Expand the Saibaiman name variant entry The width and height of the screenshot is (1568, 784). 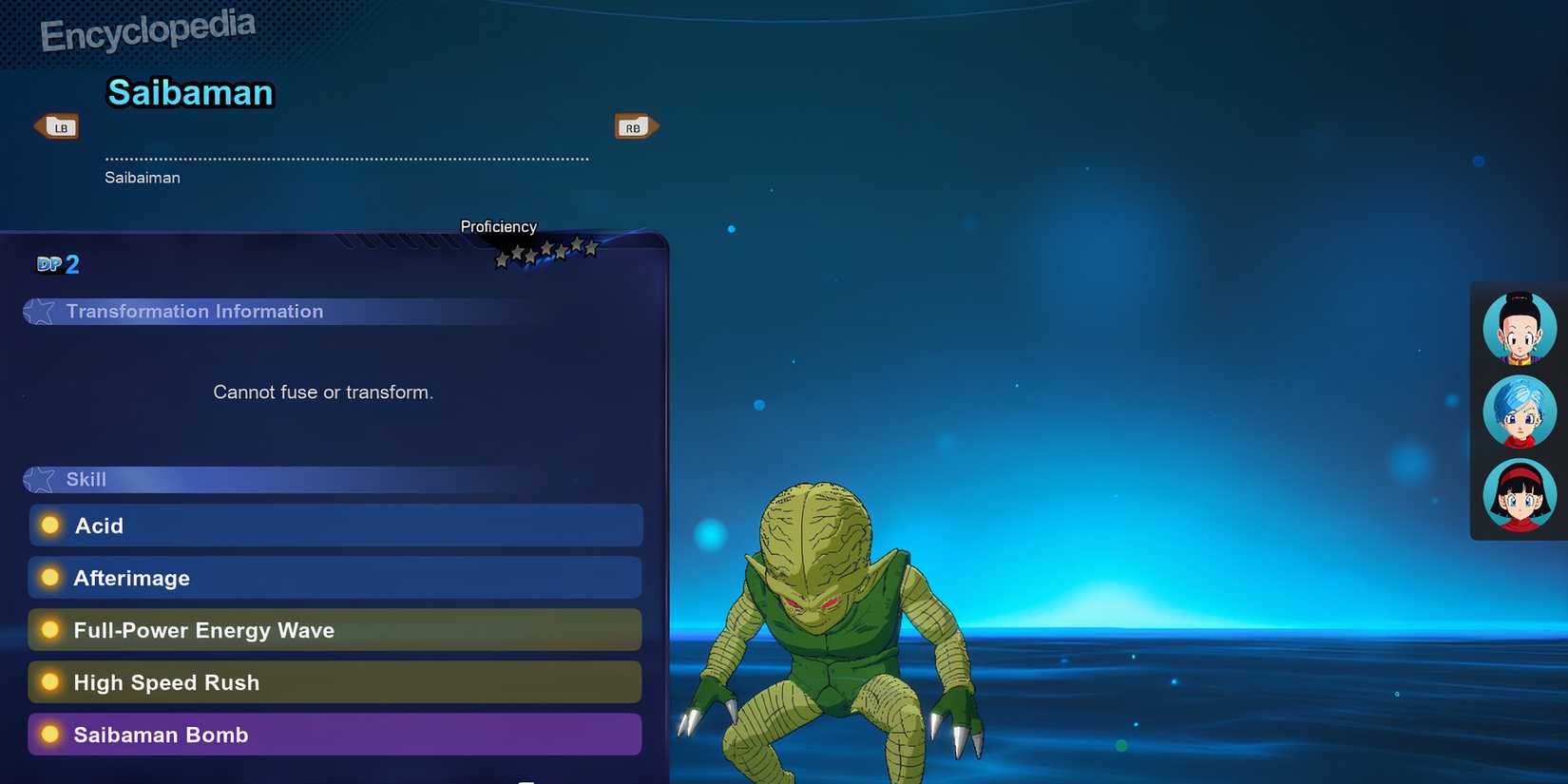[142, 177]
